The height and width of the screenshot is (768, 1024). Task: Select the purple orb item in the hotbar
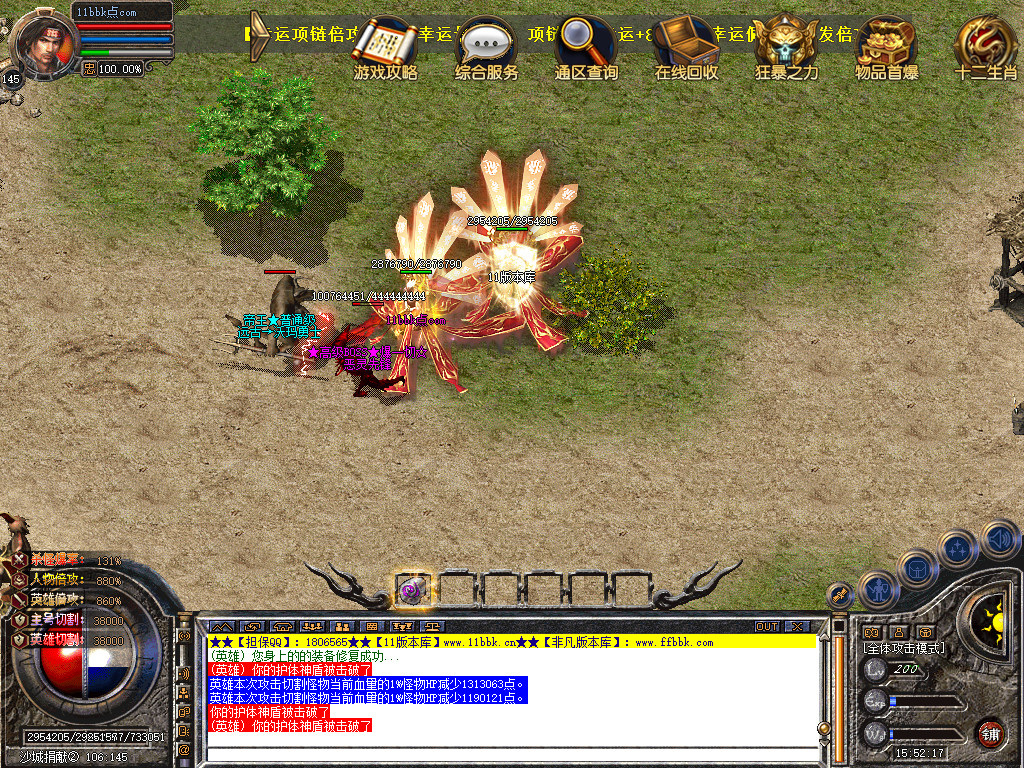[x=413, y=590]
